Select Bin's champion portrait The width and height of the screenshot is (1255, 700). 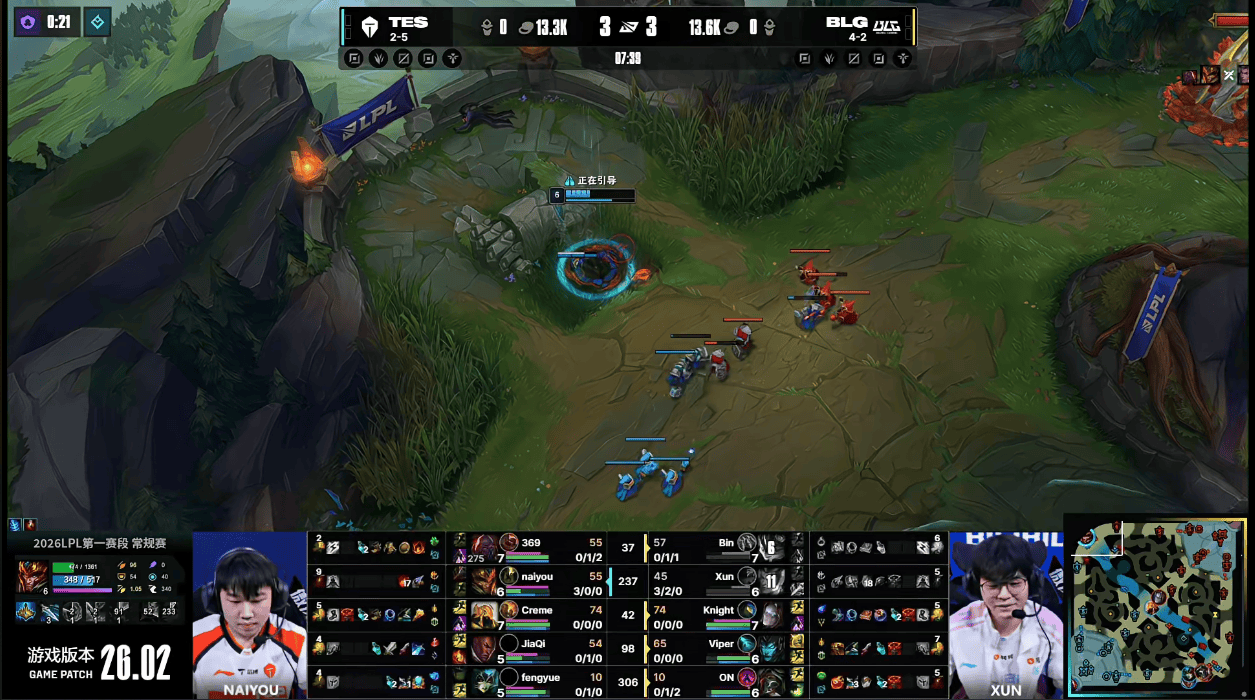click(771, 546)
